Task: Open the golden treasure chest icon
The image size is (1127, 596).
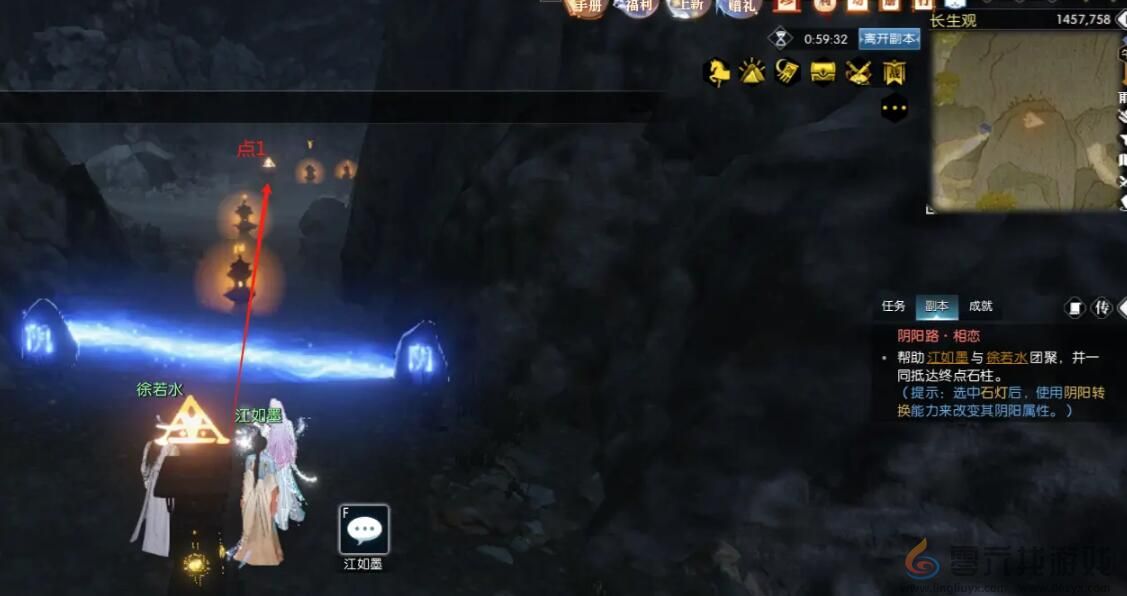Action: (823, 72)
